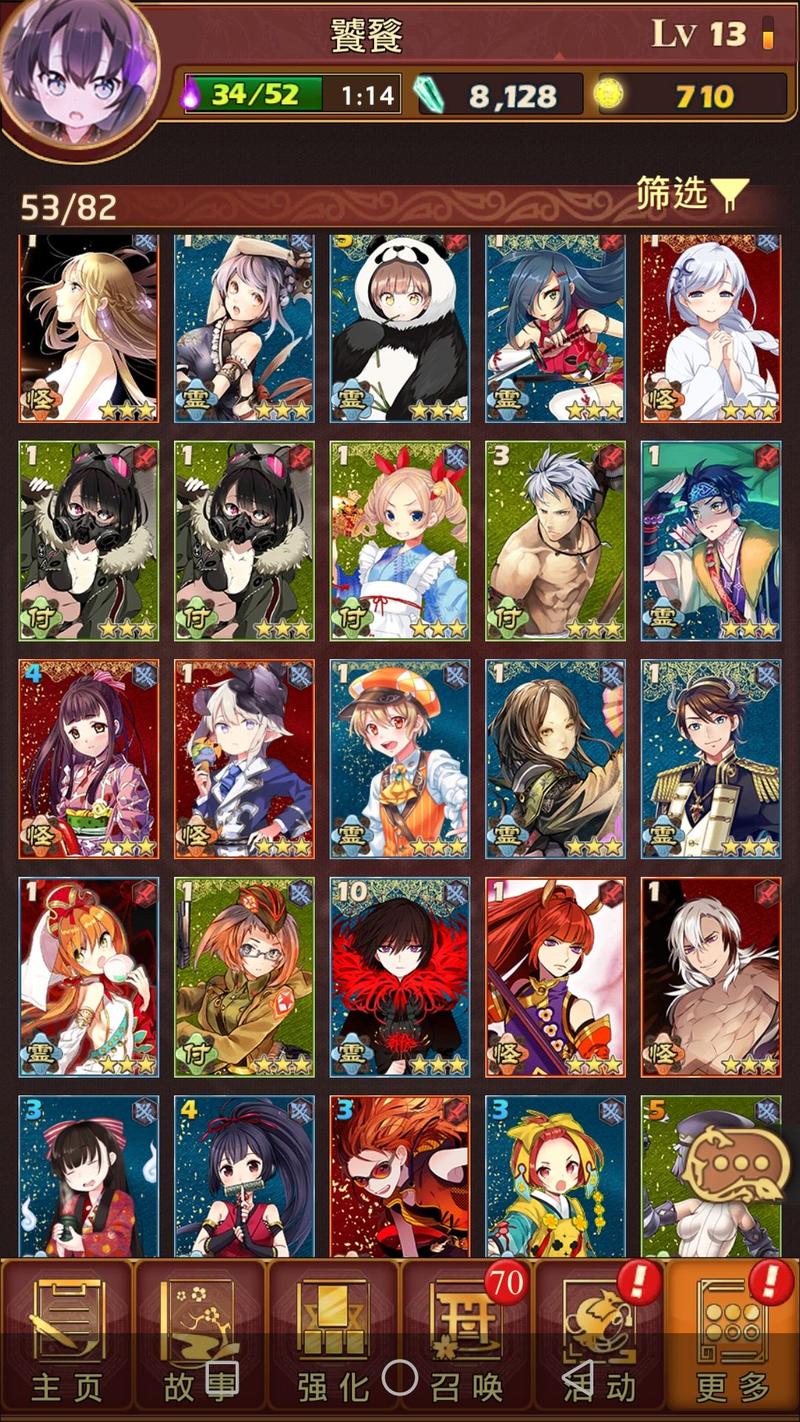This screenshot has height=1422, width=800.
Task: Choose the shirtless silver-haired archer card
Action: (x=555, y=540)
